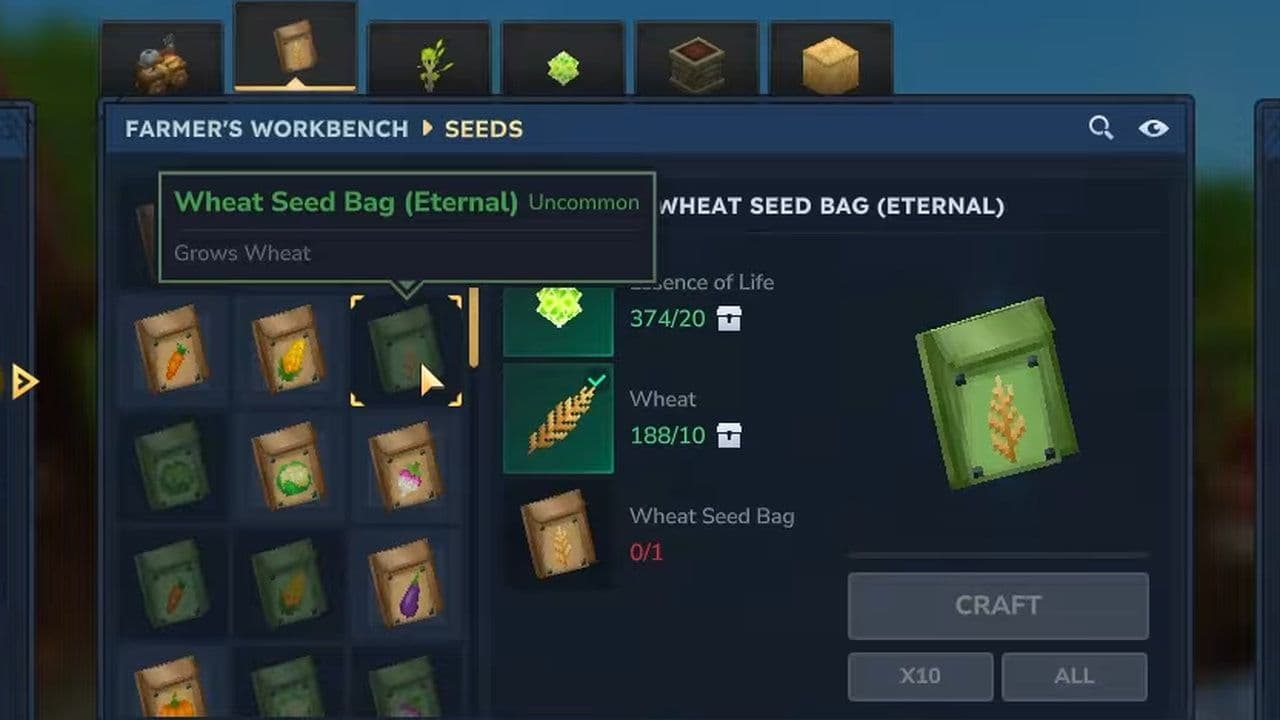This screenshot has width=1280, height=720.
Task: Switch to the hay bale category tab
Action: pos(830,52)
